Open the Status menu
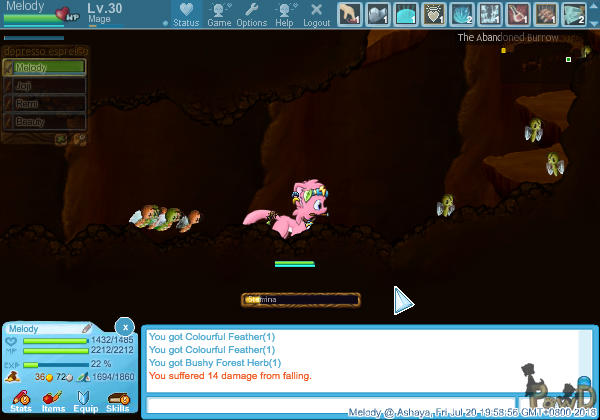Screen dimensions: 600x420 [185, 14]
